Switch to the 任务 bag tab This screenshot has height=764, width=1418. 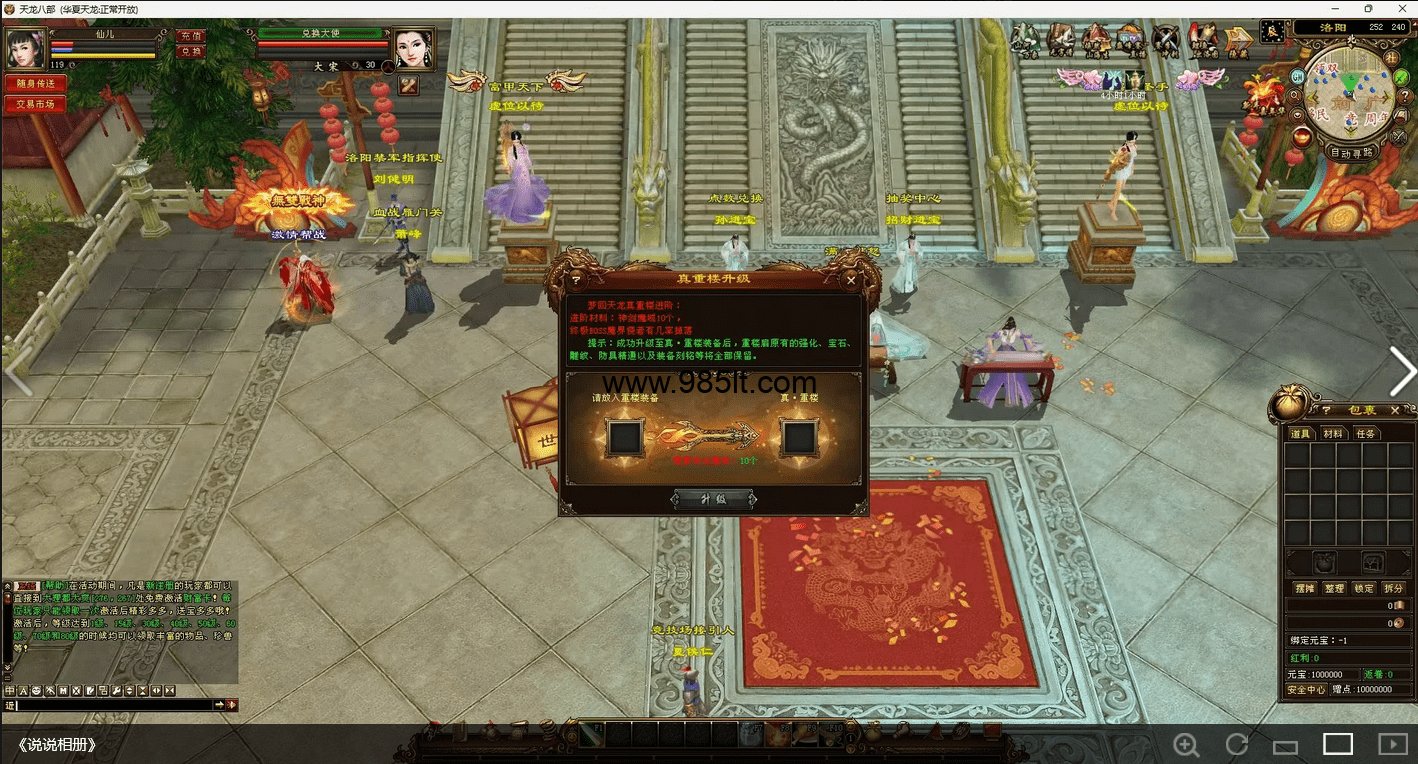1365,433
